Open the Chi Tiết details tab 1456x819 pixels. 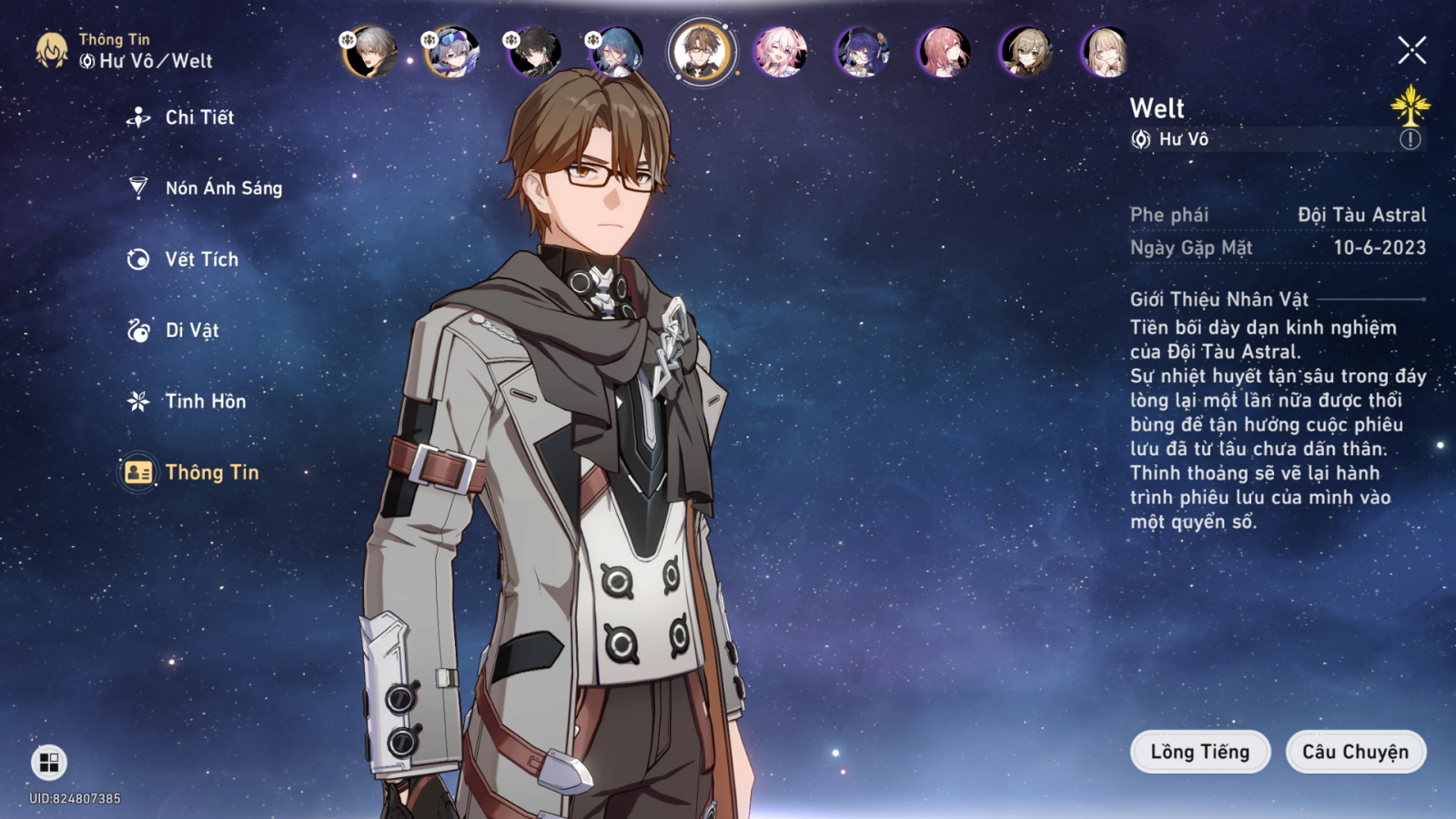tap(198, 117)
